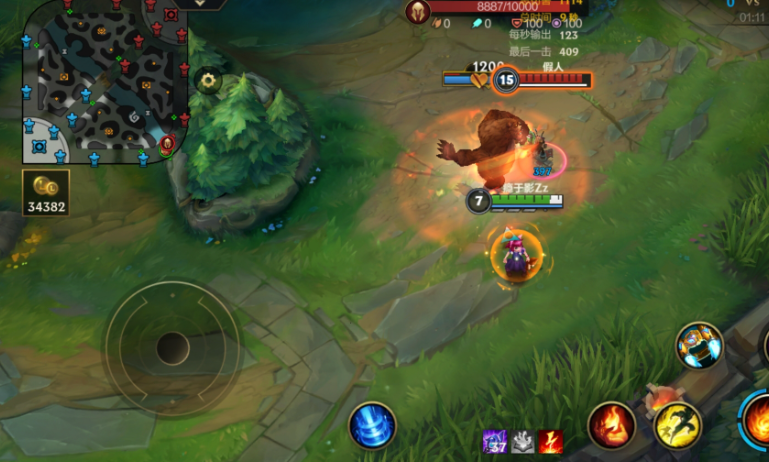Use the yellow running figure spell
The width and height of the screenshot is (769, 462).
click(677, 425)
